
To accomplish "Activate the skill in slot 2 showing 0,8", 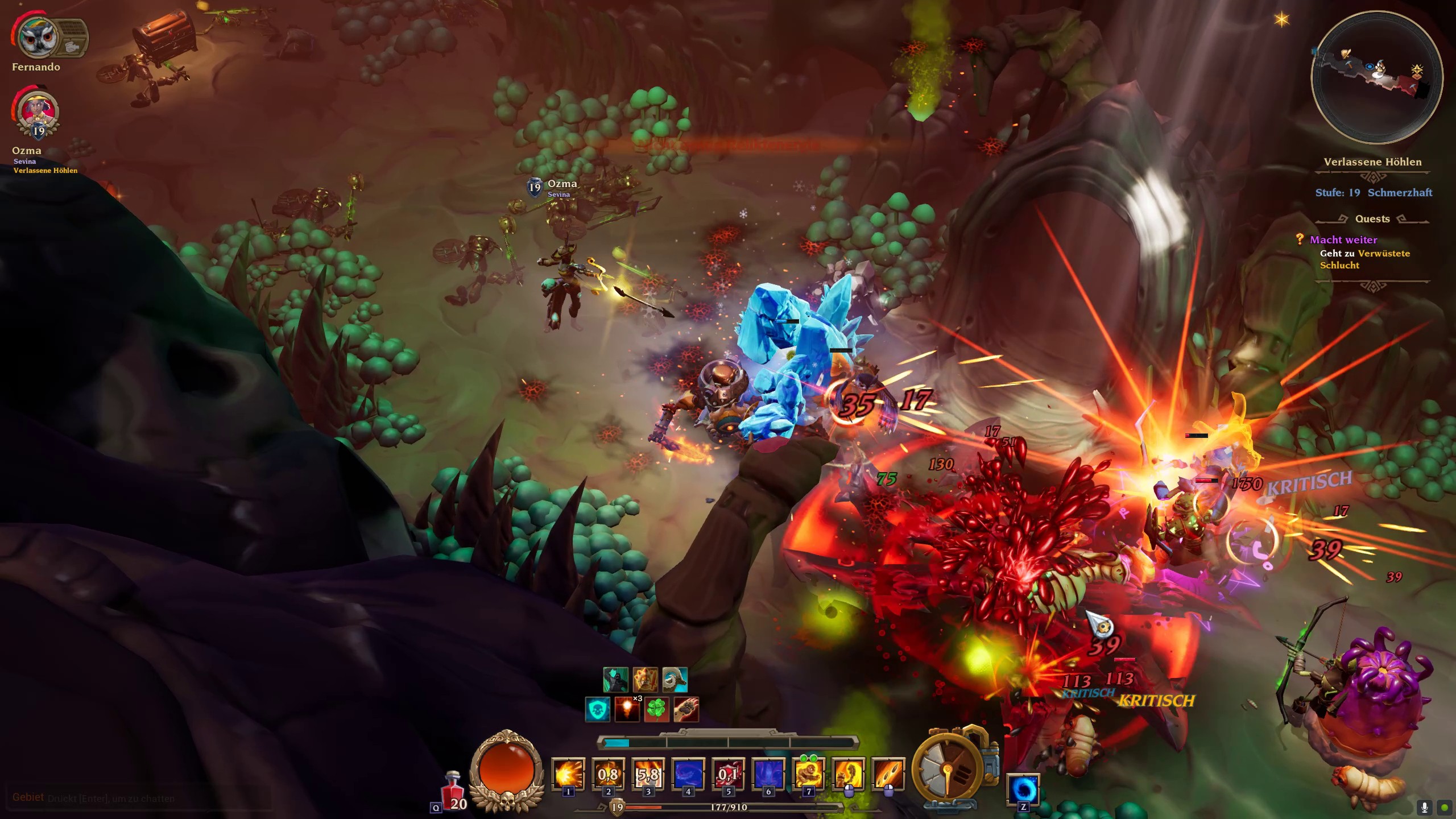I will tap(608, 775).
